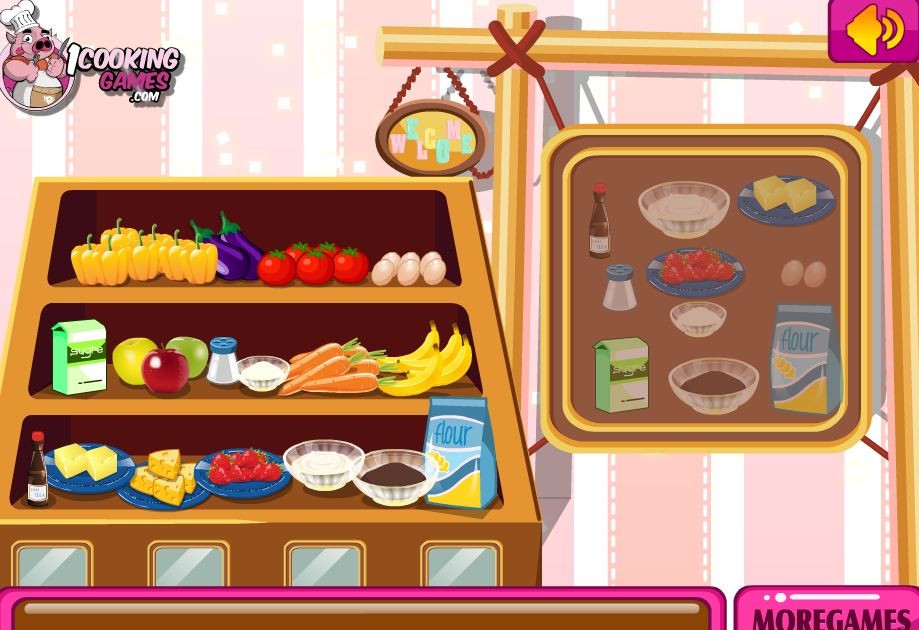
Task: Select the purple eggplants on the shelf
Action: tap(231, 250)
